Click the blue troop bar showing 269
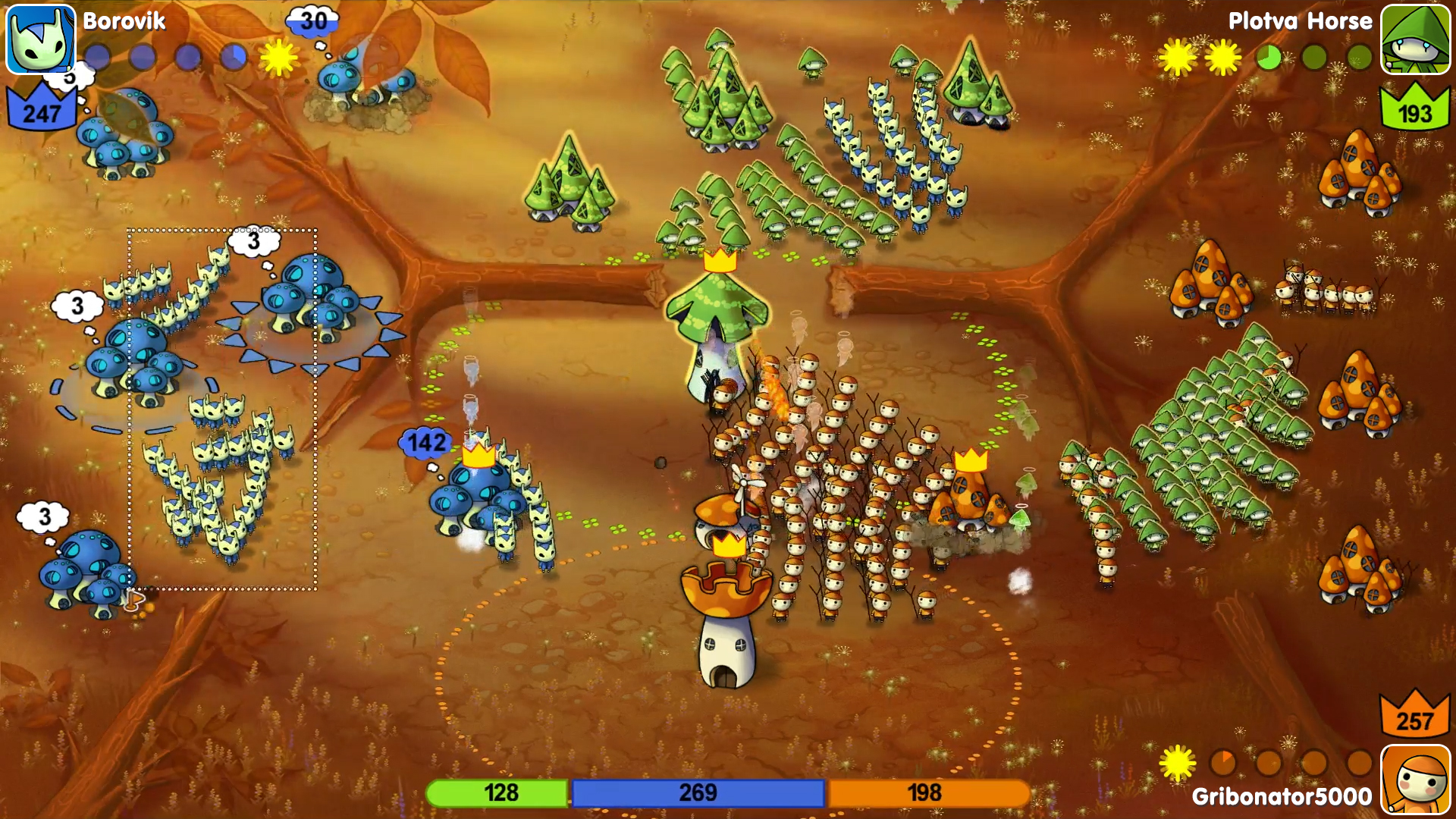The image size is (1456, 819). (699, 793)
